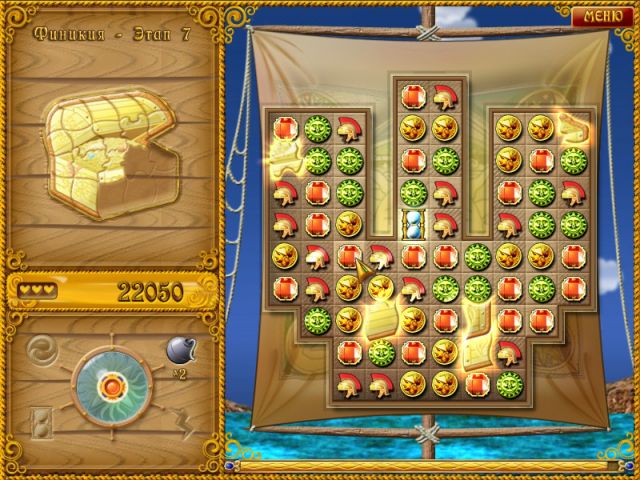Select the hourglass power-up on the wooden panel
Image resolution: width=640 pixels, height=480 pixels.
point(42,421)
